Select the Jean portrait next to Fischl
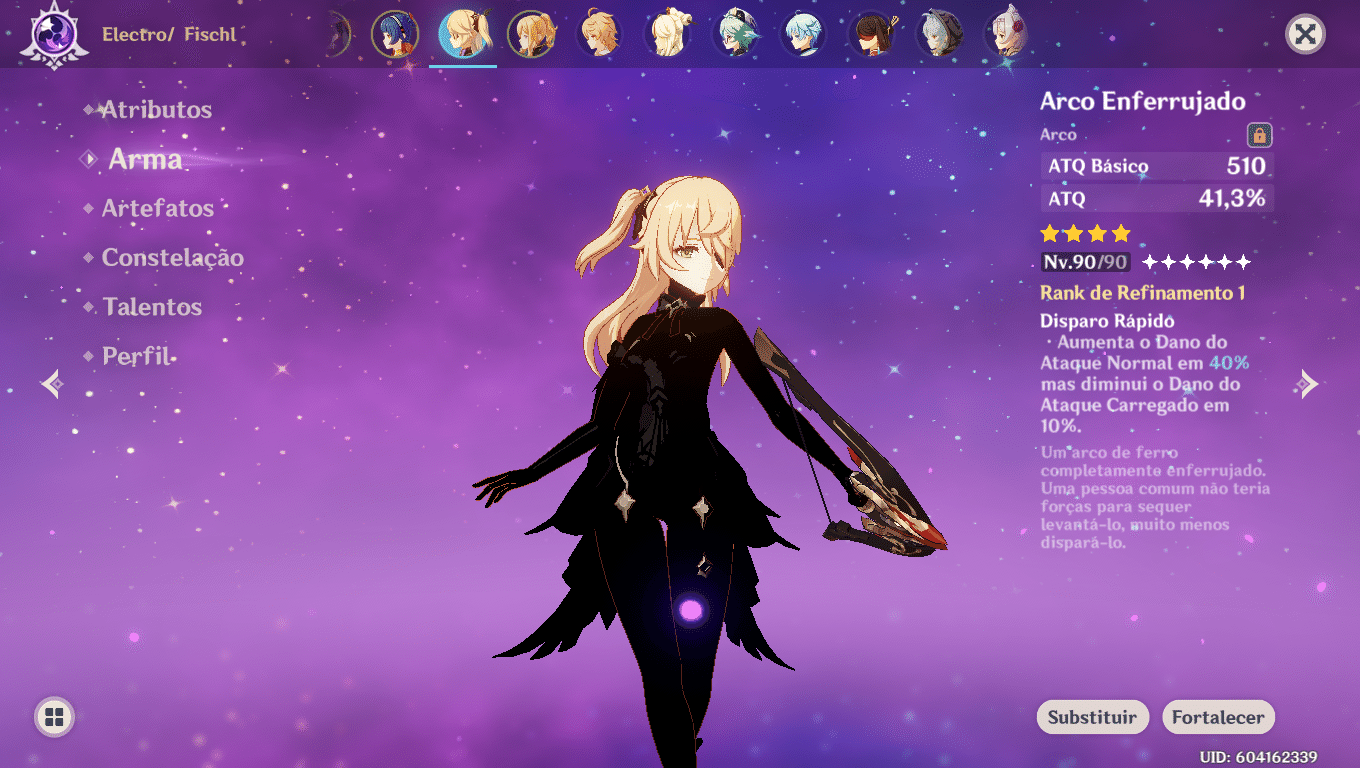Image resolution: width=1360 pixels, height=768 pixels. pos(531,33)
